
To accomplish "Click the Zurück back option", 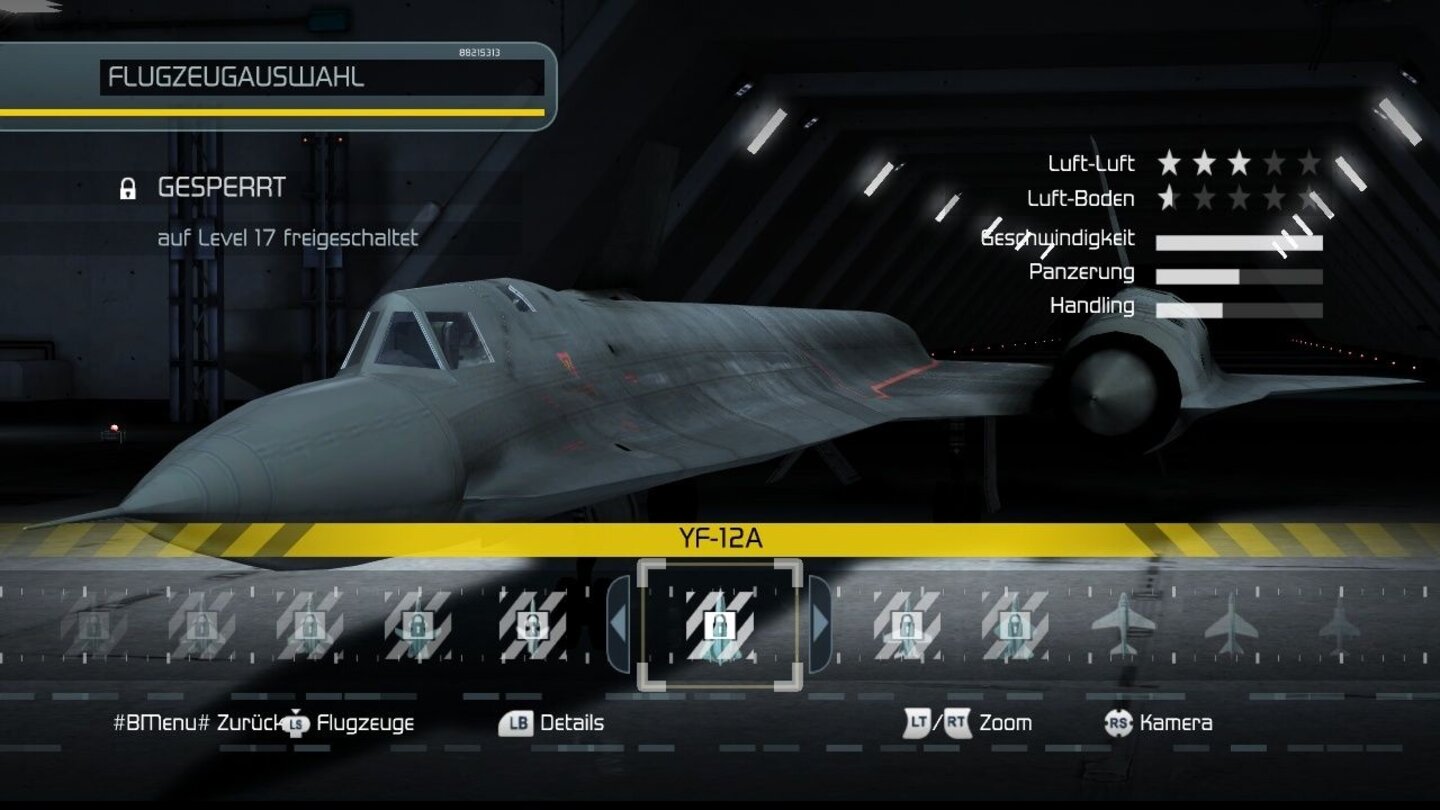I will (247, 722).
